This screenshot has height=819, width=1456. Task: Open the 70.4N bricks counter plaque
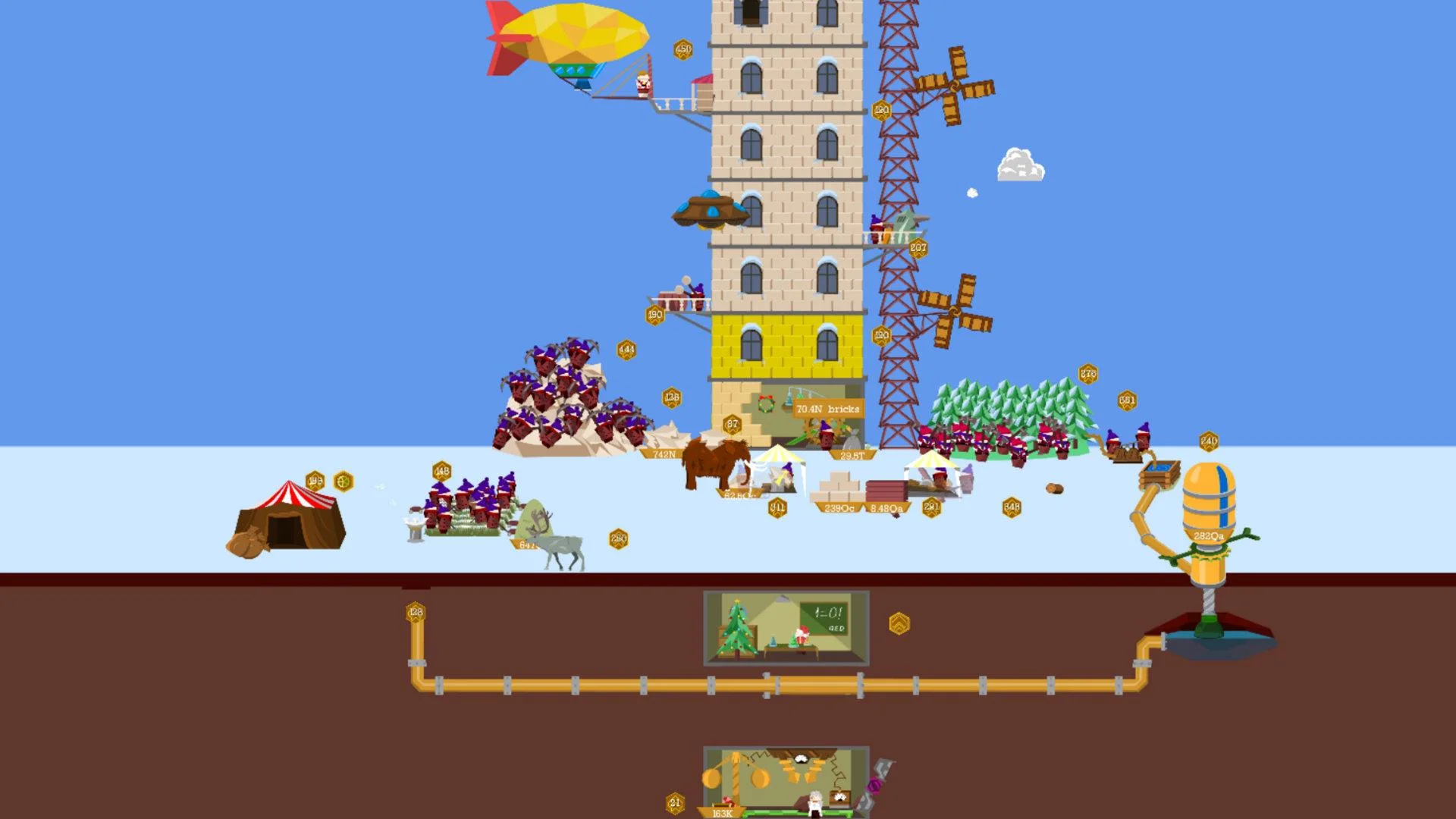(828, 408)
